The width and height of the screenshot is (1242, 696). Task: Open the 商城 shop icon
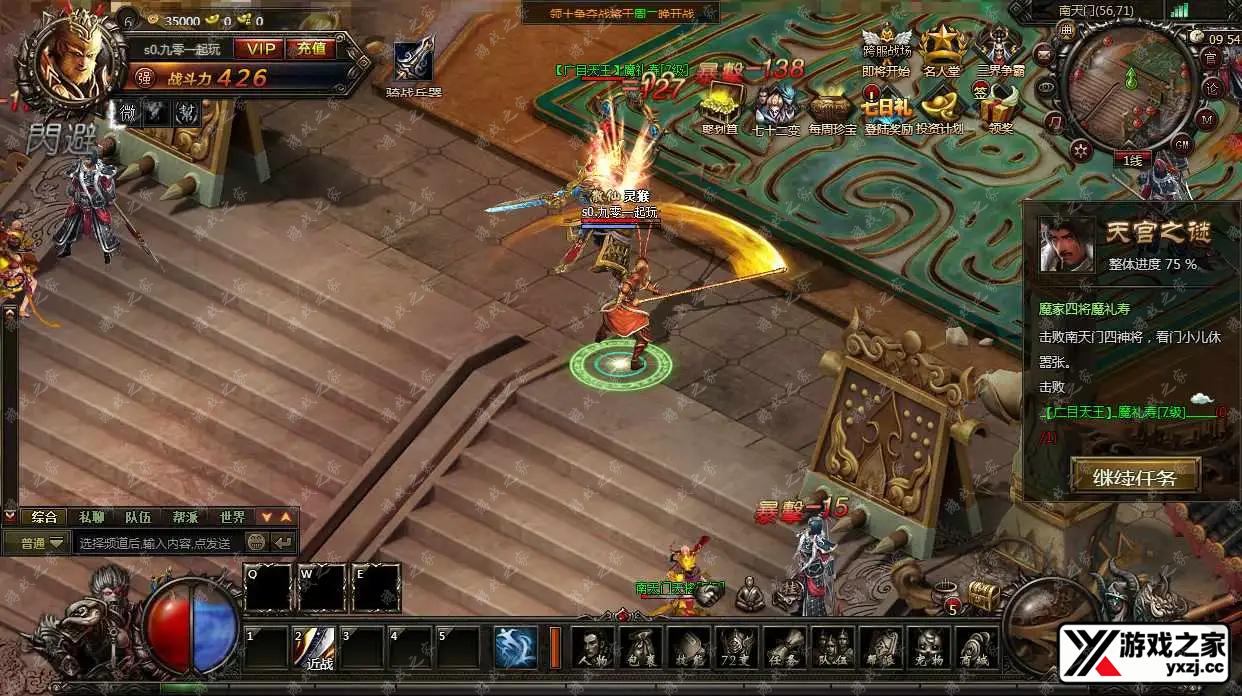tap(977, 647)
